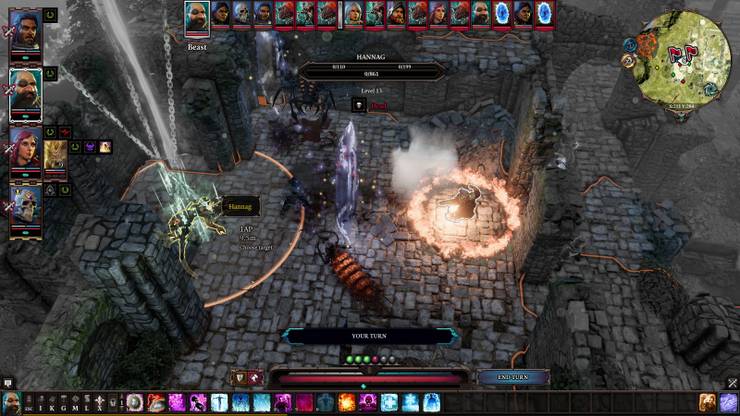Activate the fire skill on the hotbar
The image size is (740, 416).
347,403
